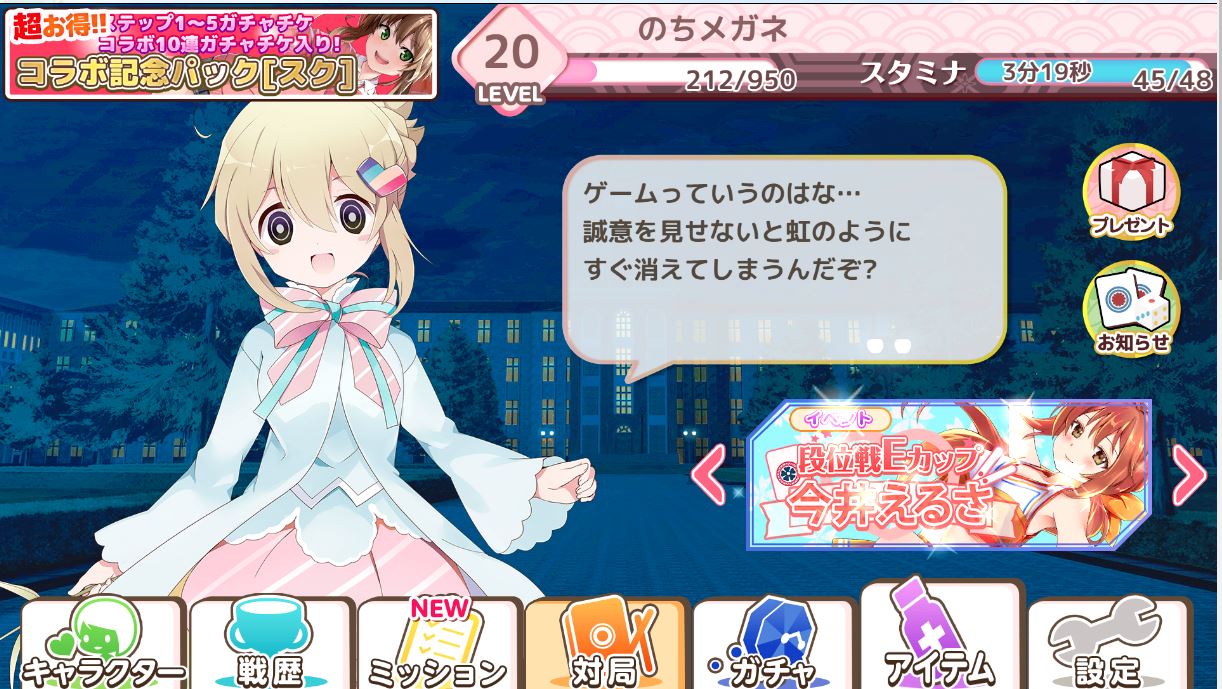Open the 戦歴 battle record menu
Image resolution: width=1222 pixels, height=689 pixels.
[270, 645]
